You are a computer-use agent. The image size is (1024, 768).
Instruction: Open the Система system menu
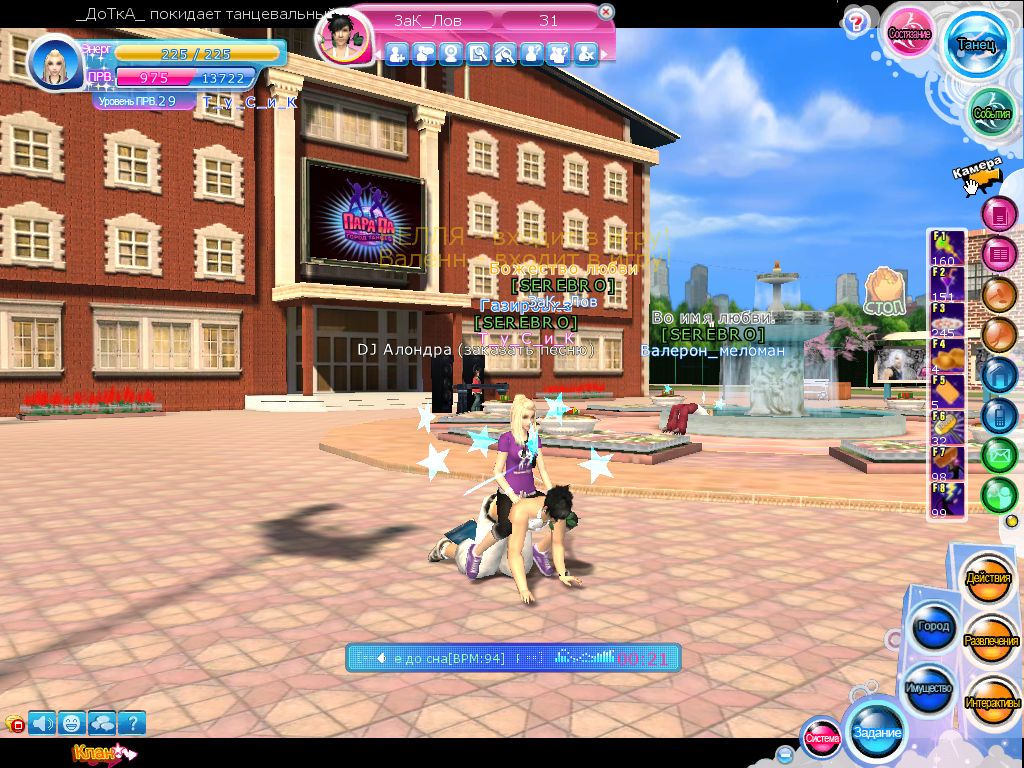(x=822, y=738)
